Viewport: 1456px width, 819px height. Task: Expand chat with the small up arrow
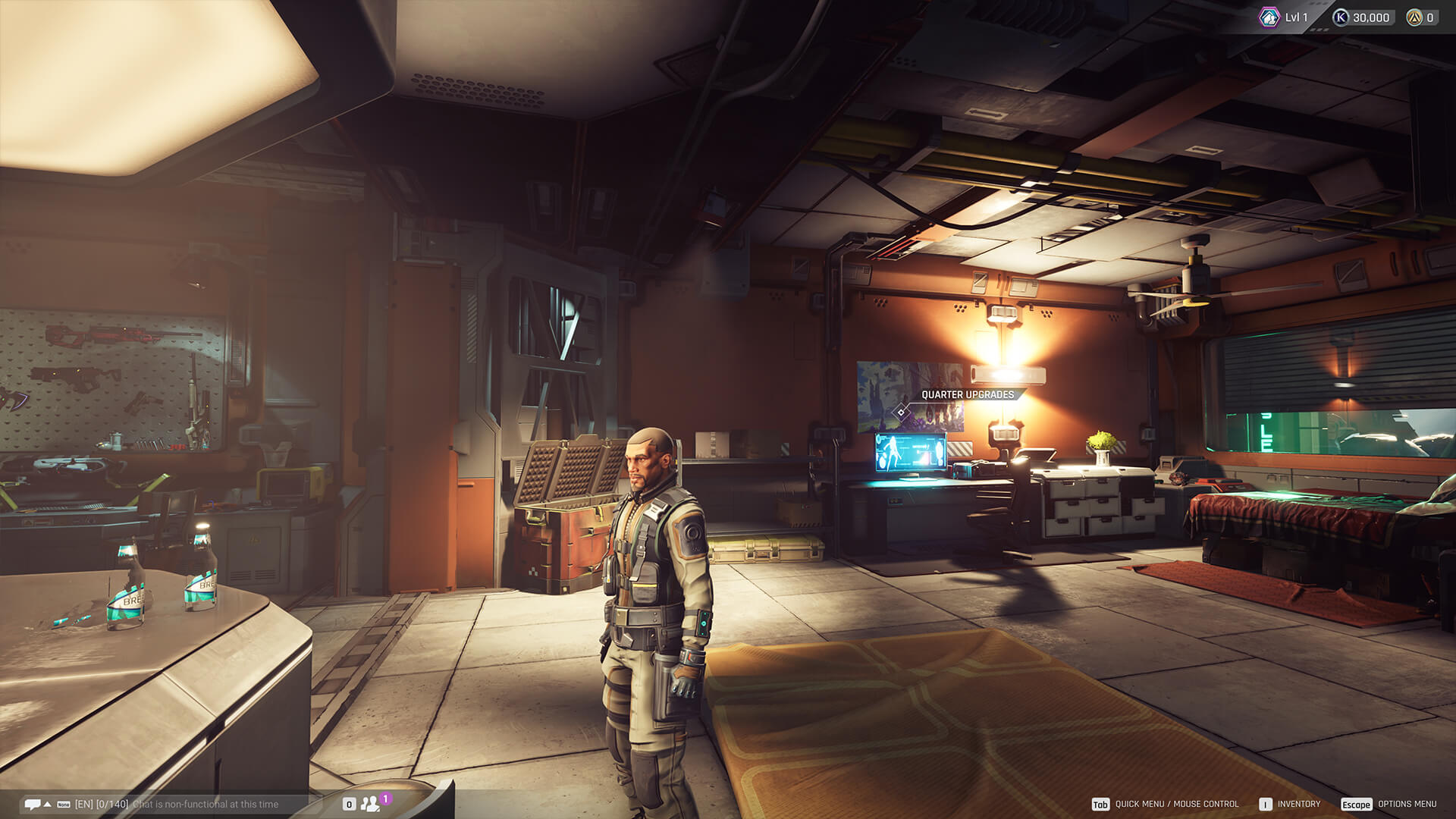[x=48, y=804]
